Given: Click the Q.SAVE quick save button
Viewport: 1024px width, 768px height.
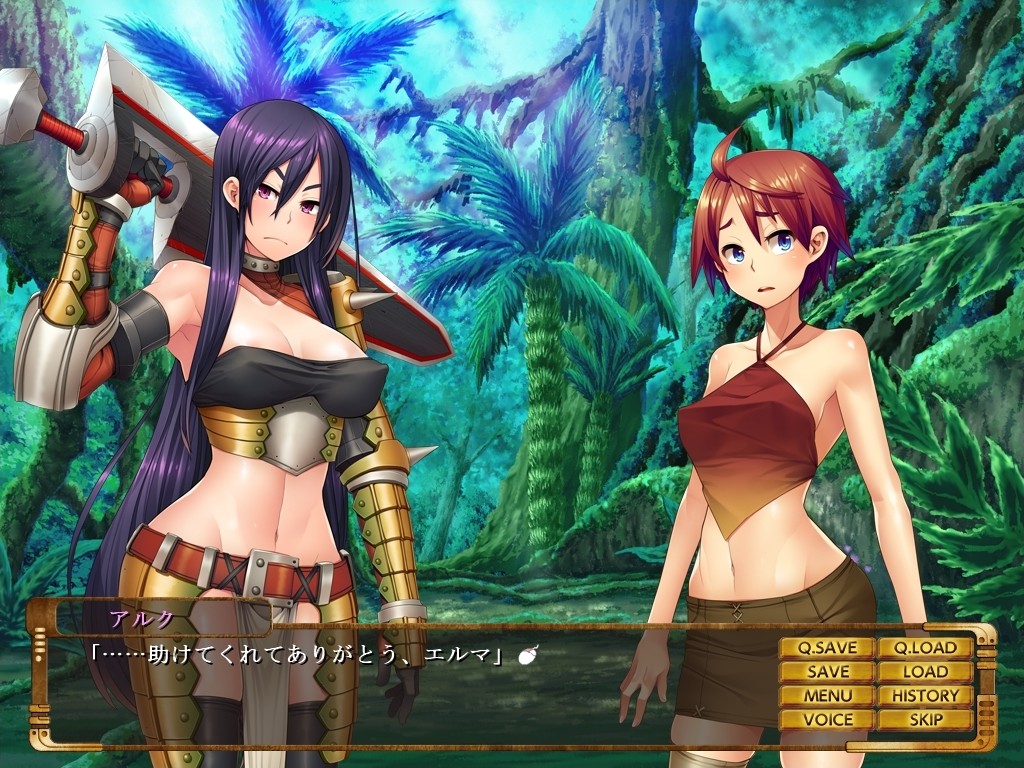Looking at the screenshot, I should (x=827, y=648).
